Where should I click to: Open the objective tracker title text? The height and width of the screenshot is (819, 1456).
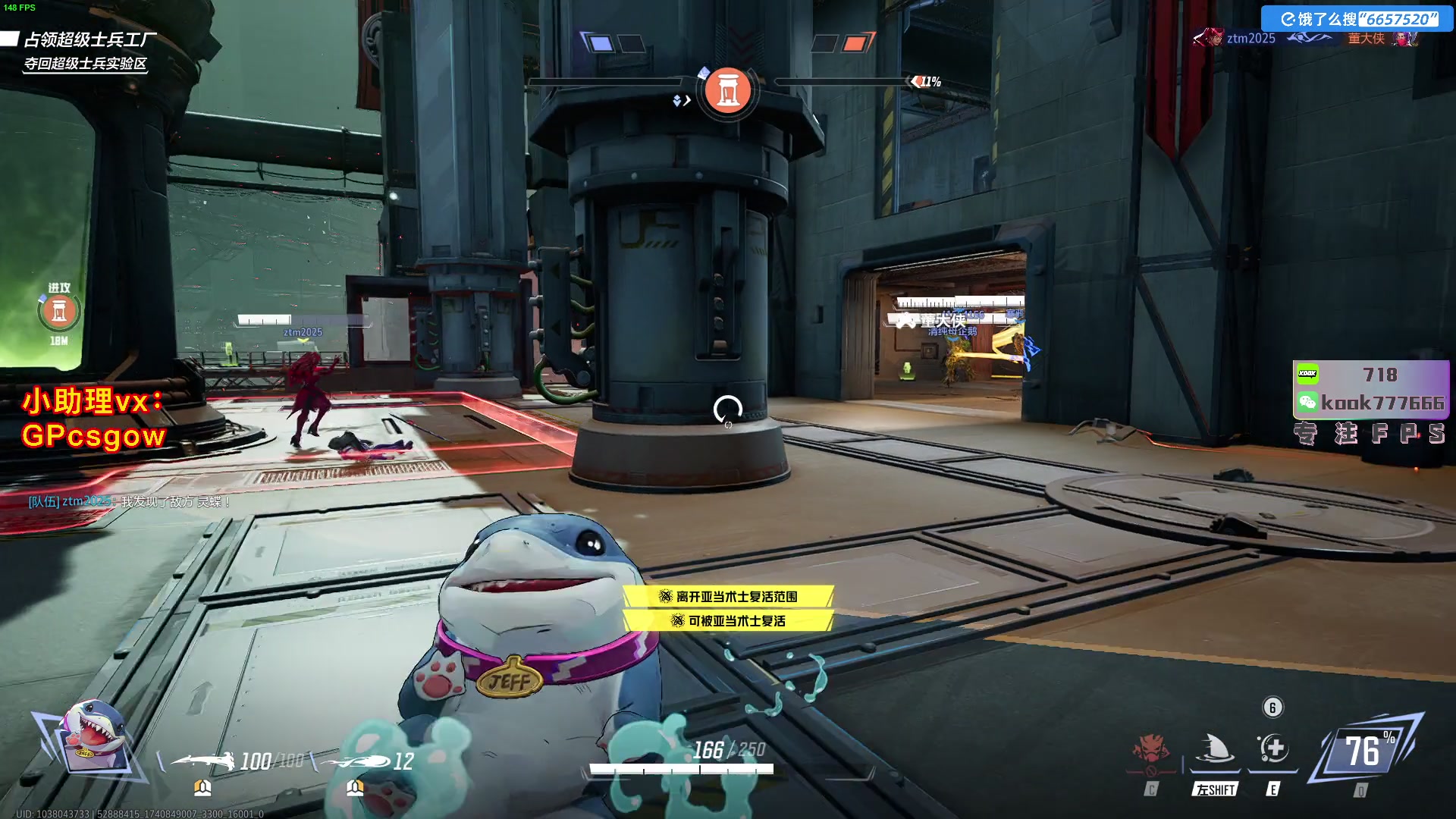pos(89,39)
